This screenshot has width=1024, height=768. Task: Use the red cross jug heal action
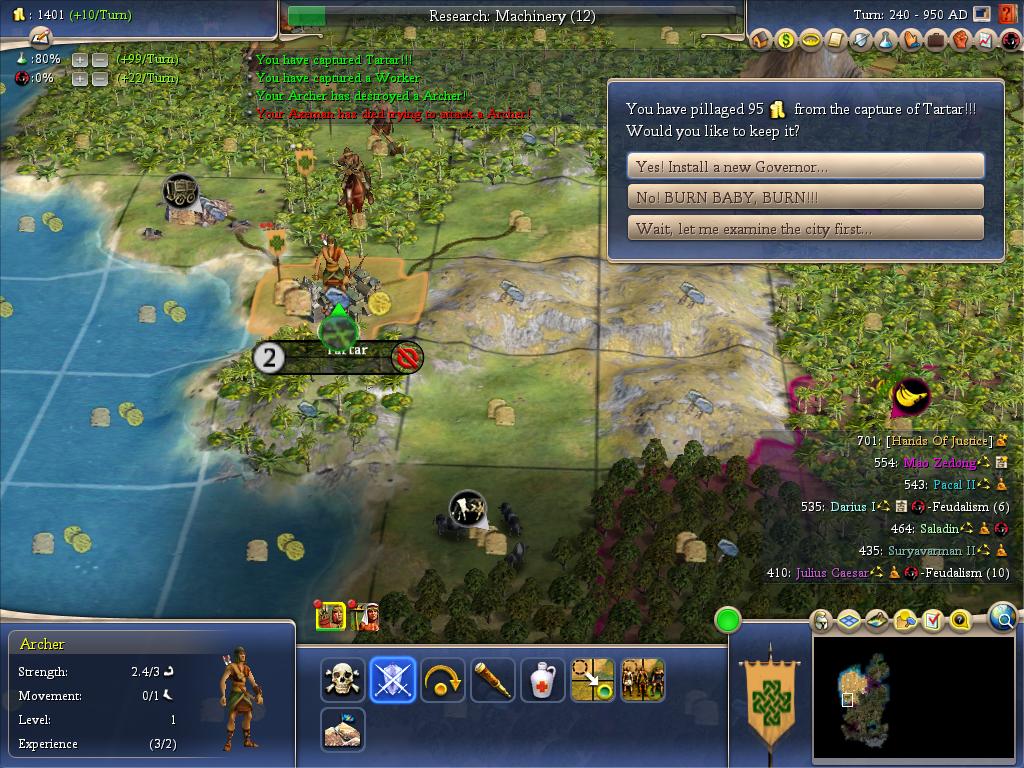(x=541, y=680)
